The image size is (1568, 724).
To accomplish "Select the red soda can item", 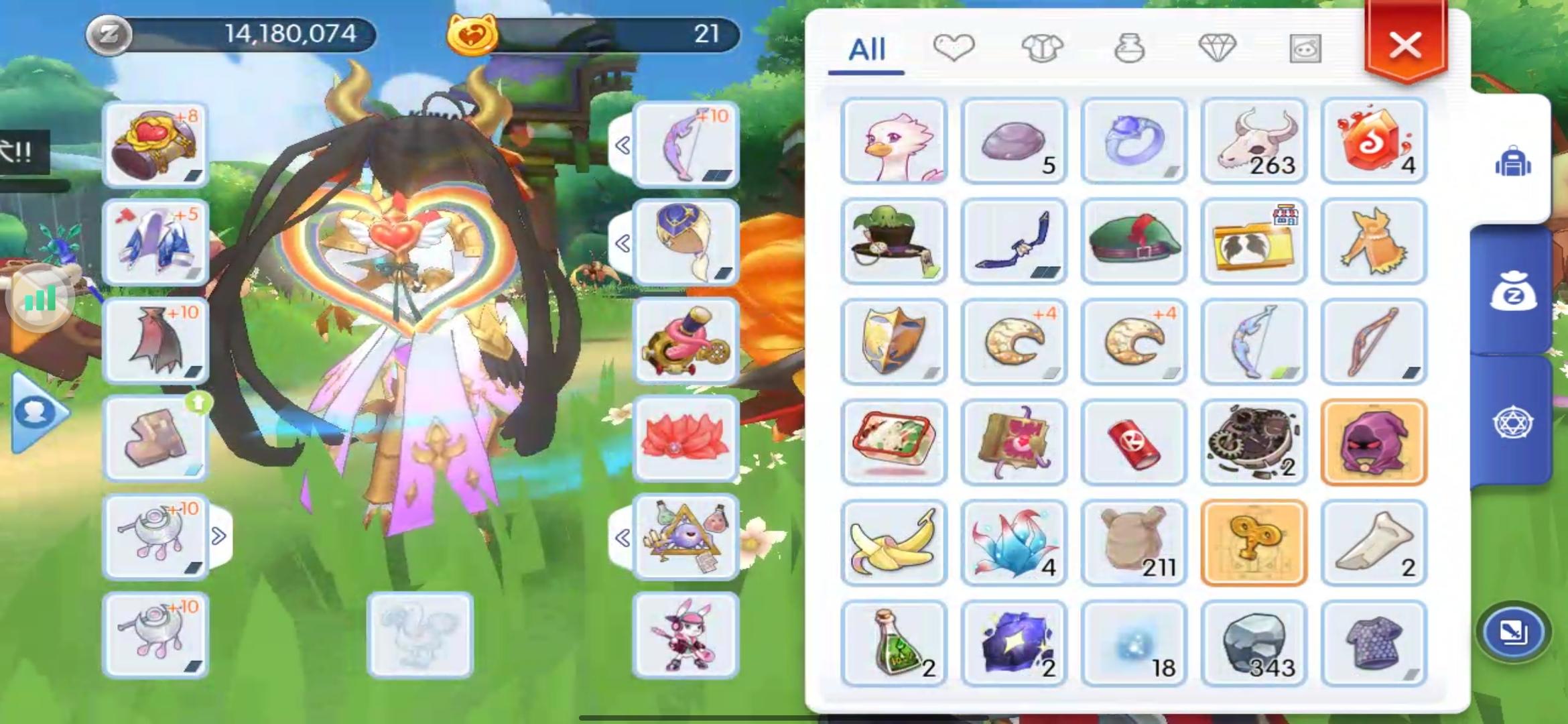I will pos(1134,442).
